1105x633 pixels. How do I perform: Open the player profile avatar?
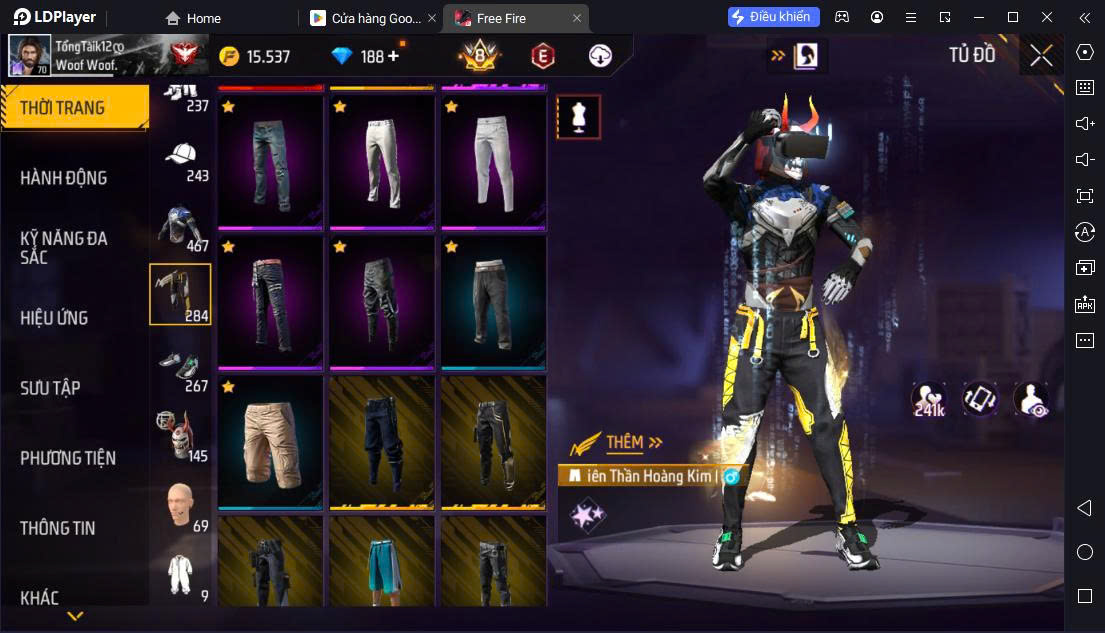click(x=30, y=56)
